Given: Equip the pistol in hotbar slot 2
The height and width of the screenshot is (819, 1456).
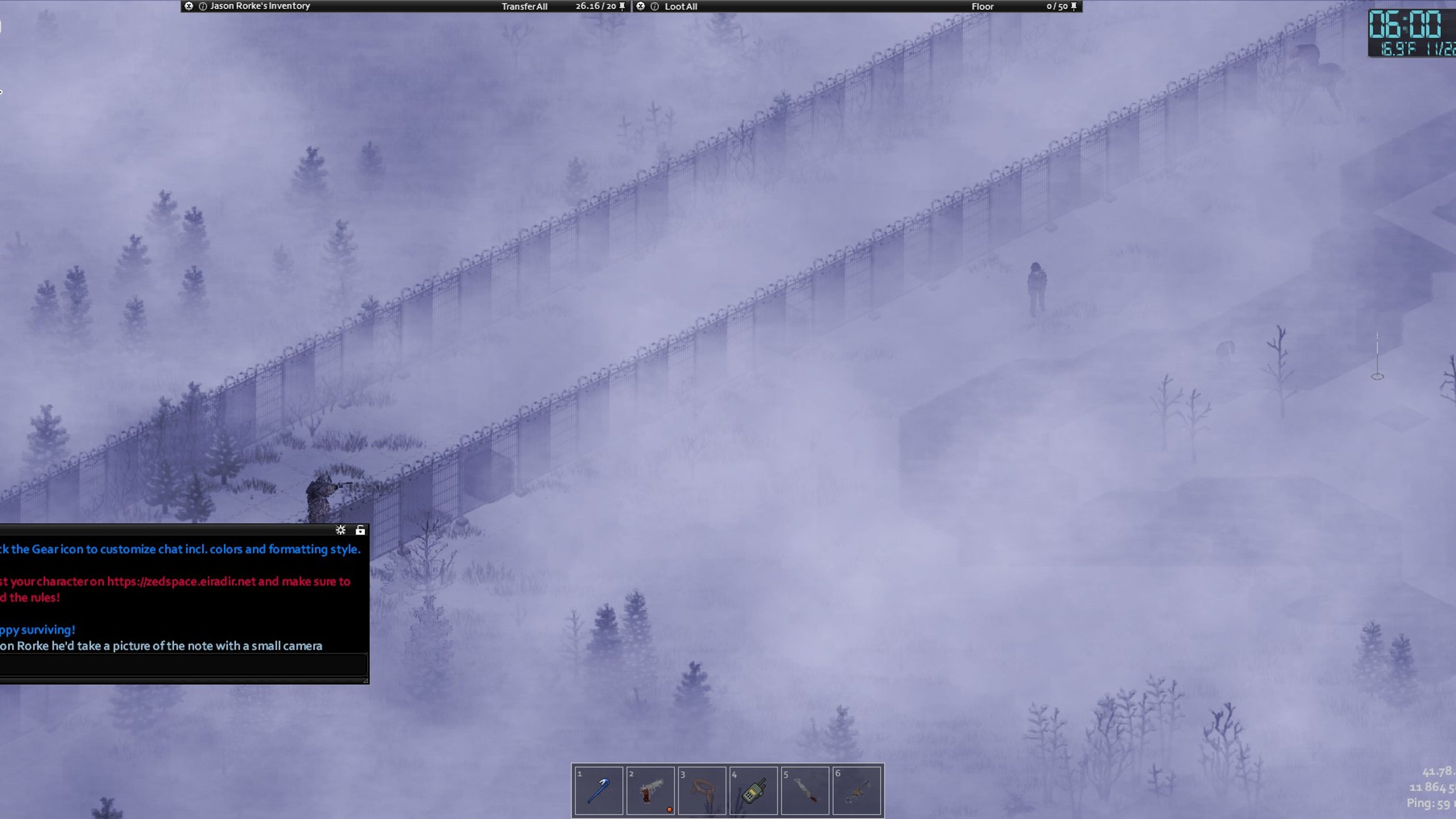Looking at the screenshot, I should coord(650,790).
